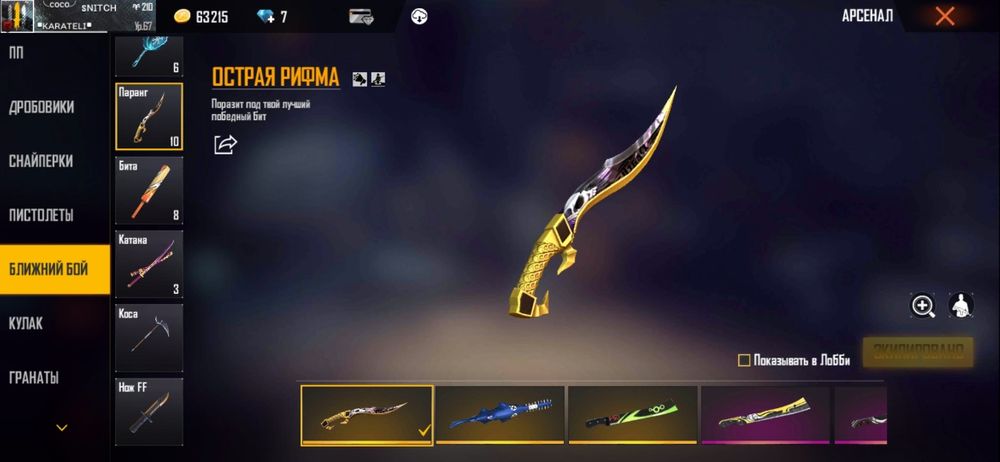The width and height of the screenshot is (1000, 462).
Task: Close the Arsenal screen with the X
Action: click(944, 16)
